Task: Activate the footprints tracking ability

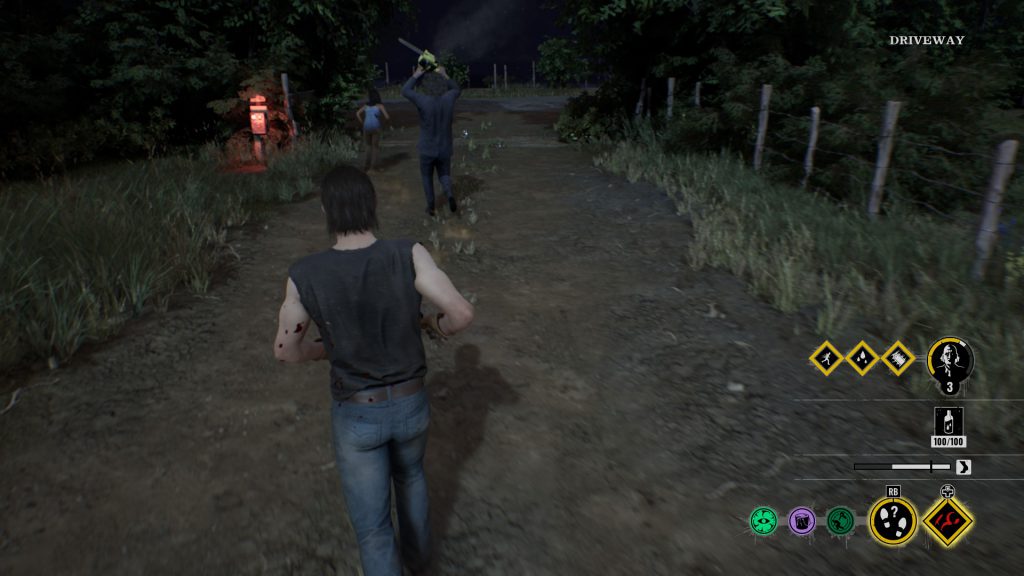Action: tap(892, 520)
